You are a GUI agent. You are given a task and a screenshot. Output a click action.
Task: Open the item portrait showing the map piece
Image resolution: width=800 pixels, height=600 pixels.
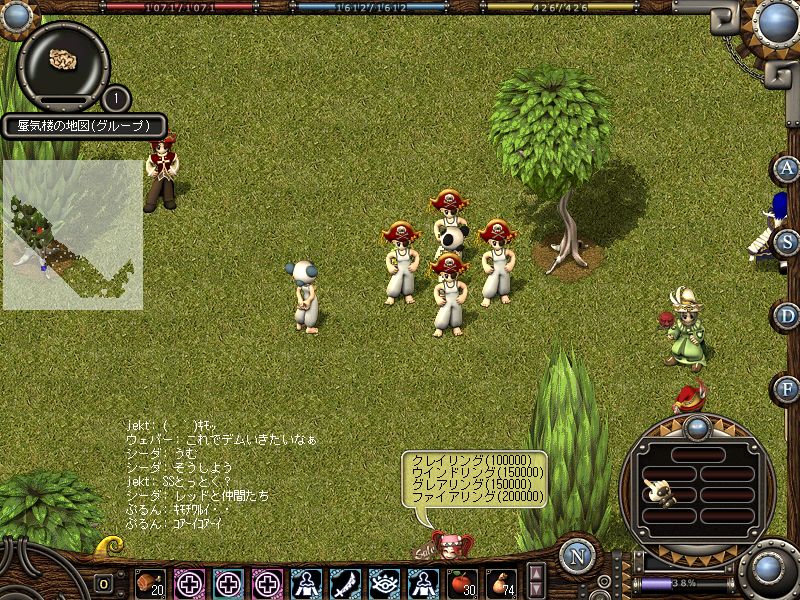tap(64, 60)
